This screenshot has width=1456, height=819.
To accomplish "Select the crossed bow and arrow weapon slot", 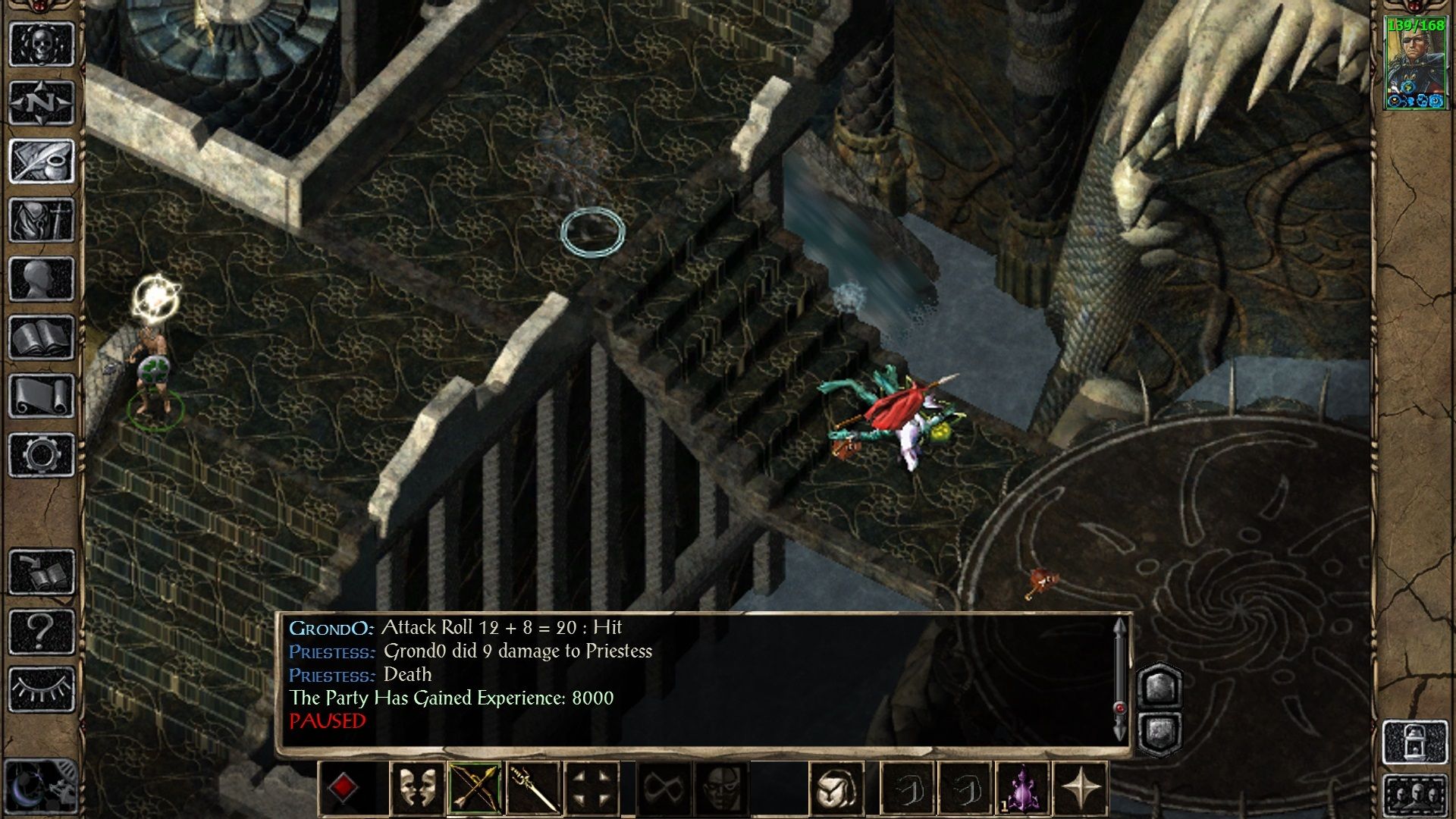I will coord(475,789).
